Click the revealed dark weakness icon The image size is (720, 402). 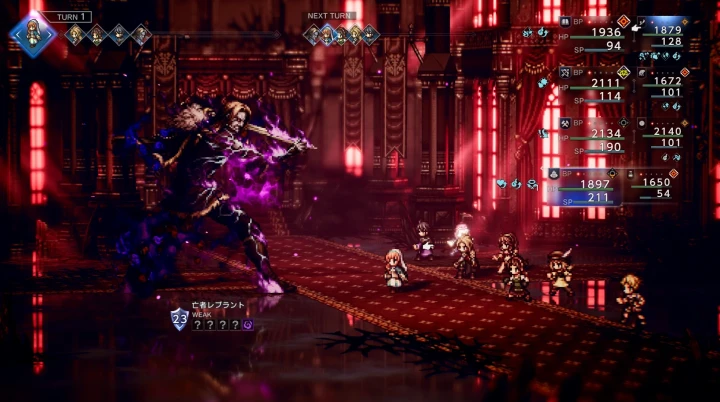(247, 324)
